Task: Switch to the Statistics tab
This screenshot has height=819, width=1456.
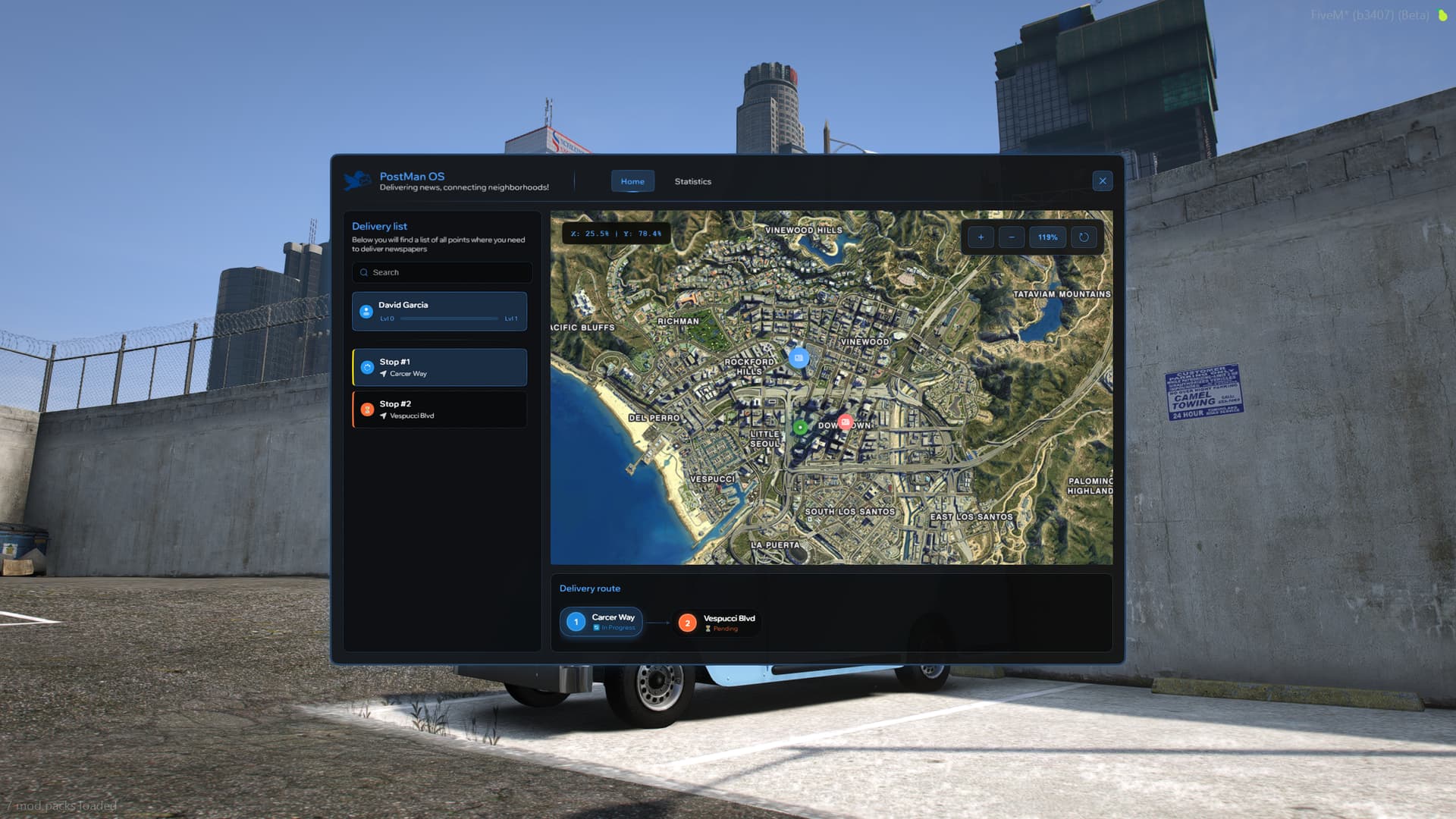Action: click(692, 181)
